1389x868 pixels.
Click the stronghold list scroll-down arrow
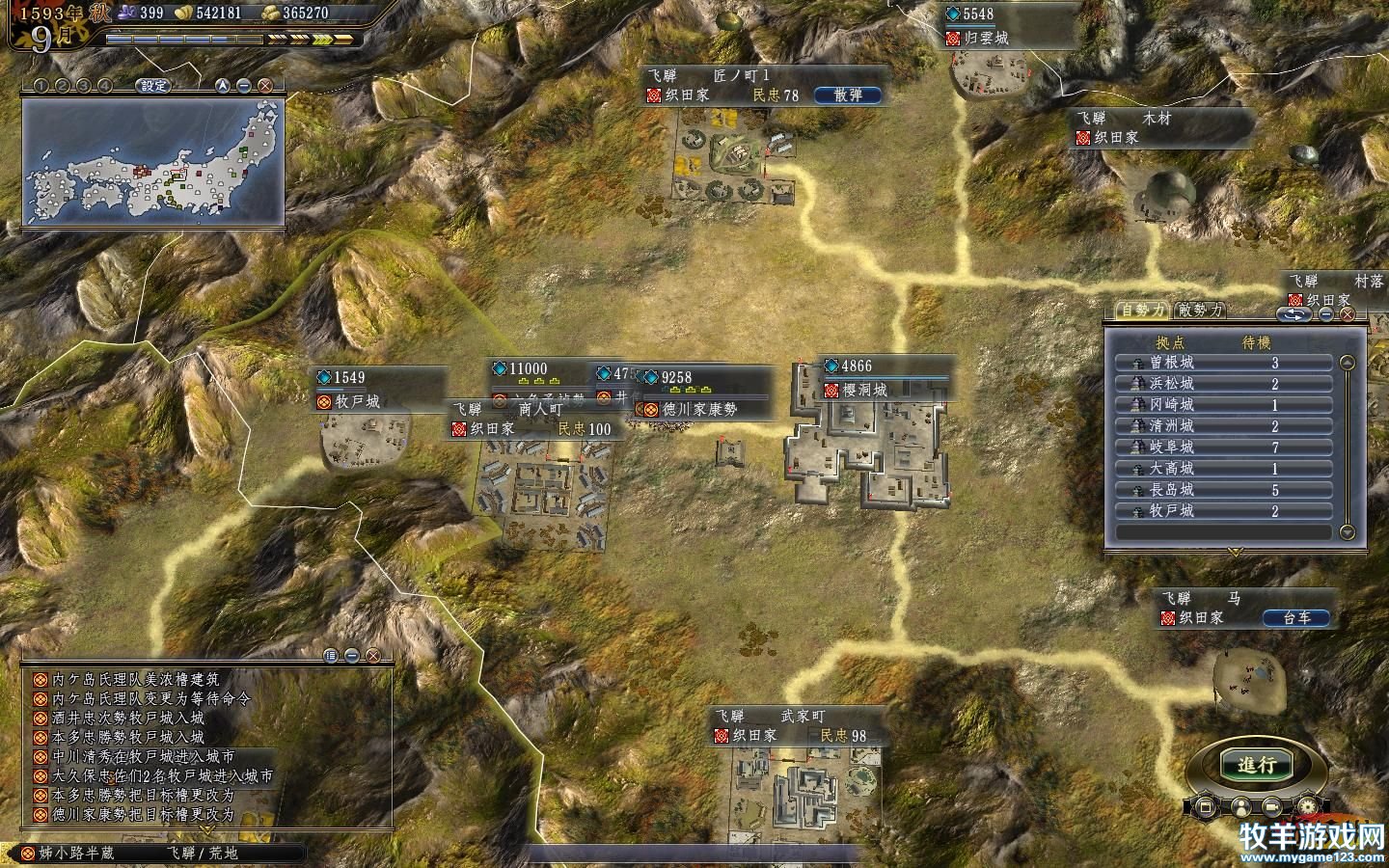tap(1348, 532)
